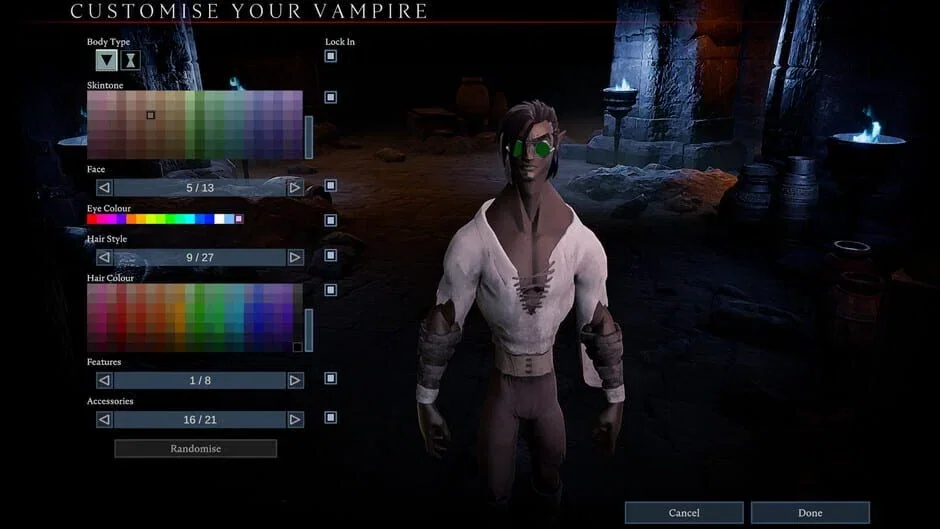
Task: Pick the white swatch in Eye Colour
Action: [x=219, y=218]
